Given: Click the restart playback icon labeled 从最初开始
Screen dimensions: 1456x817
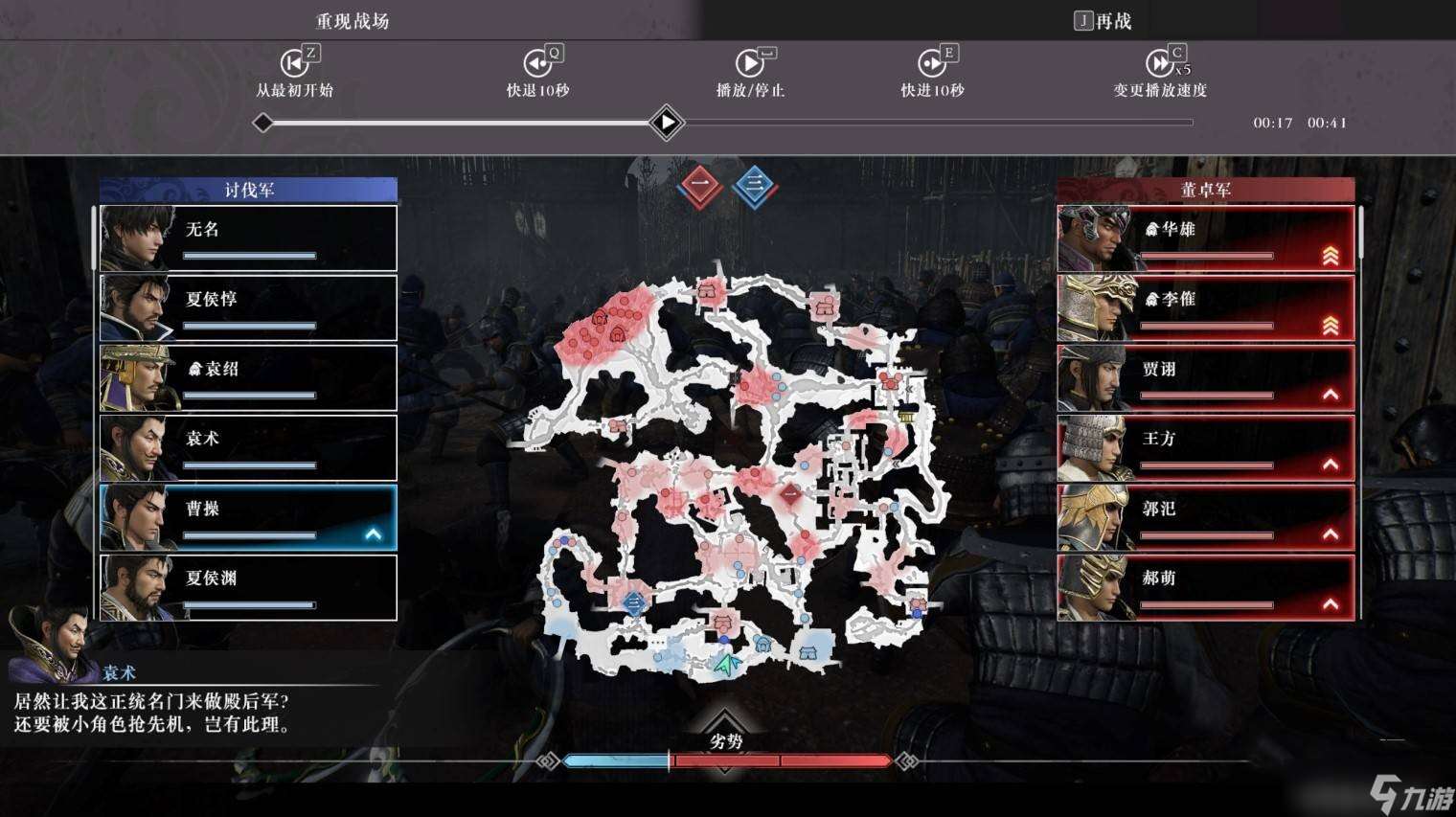Looking at the screenshot, I should pos(295,62).
